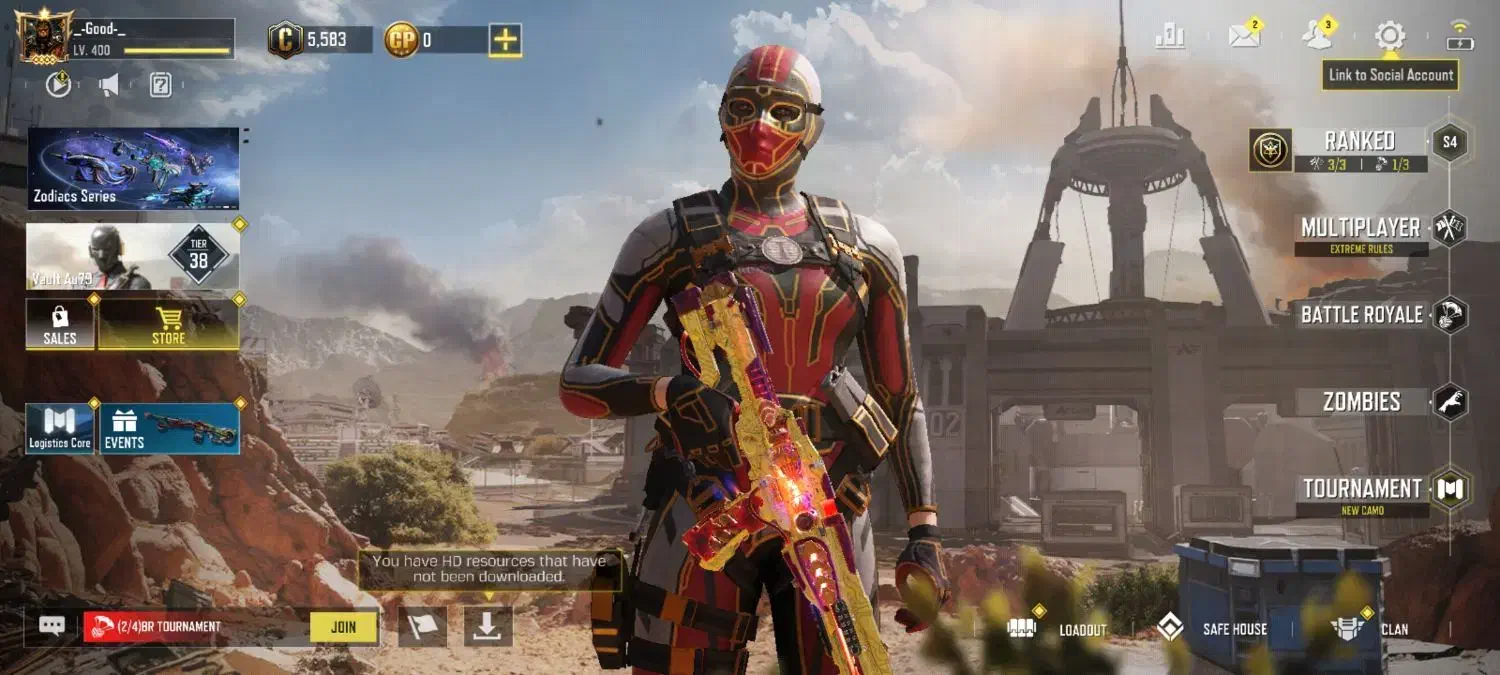Enter the Zombies mode

pyautogui.click(x=1361, y=402)
